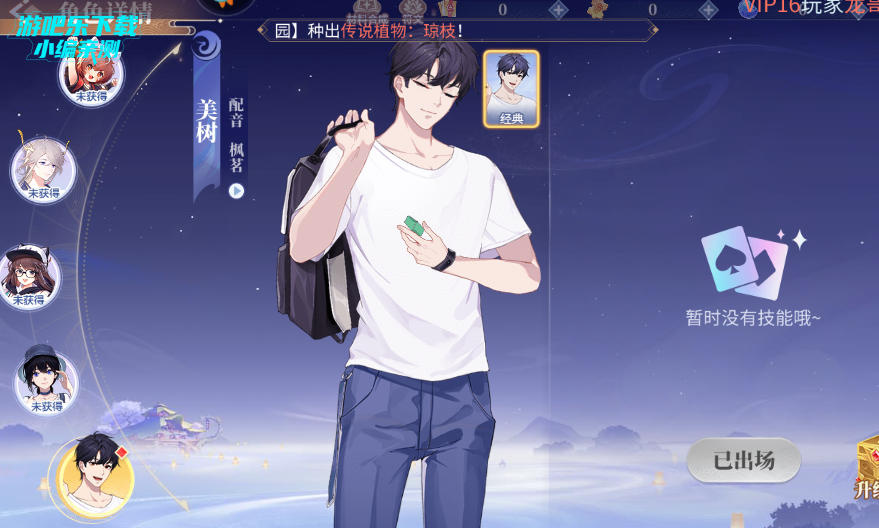Add more of the first currency via plus
The image size is (879, 528).
(559, 9)
